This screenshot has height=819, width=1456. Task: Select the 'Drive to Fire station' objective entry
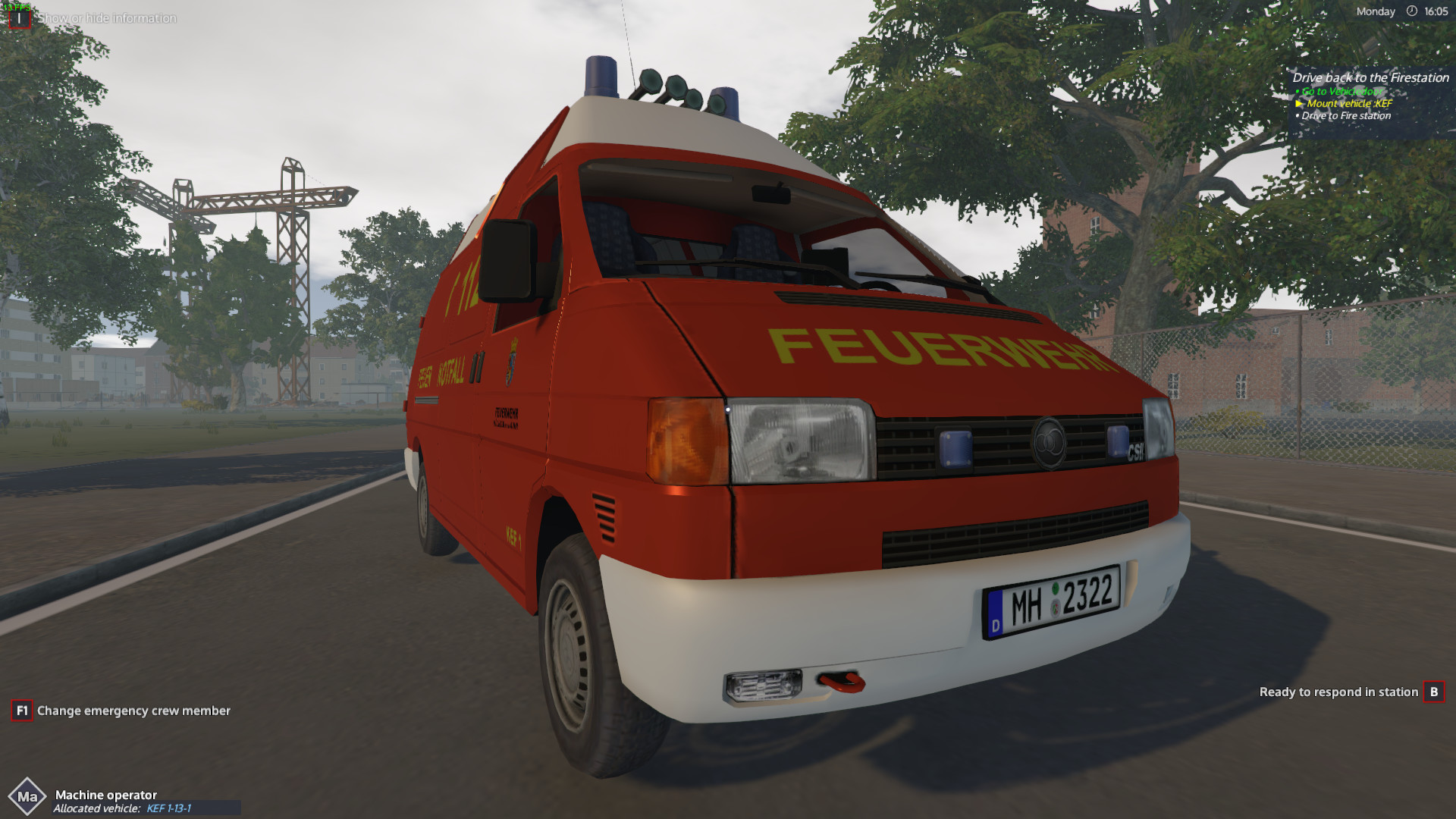[x=1346, y=115]
